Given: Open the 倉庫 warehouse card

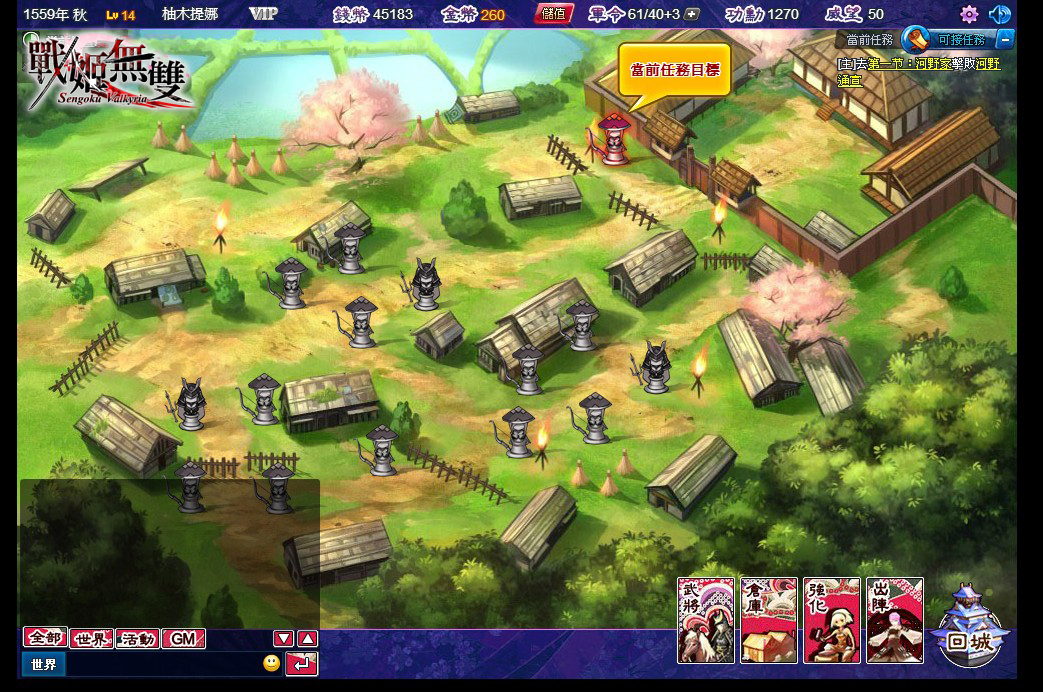Looking at the screenshot, I should 768,620.
